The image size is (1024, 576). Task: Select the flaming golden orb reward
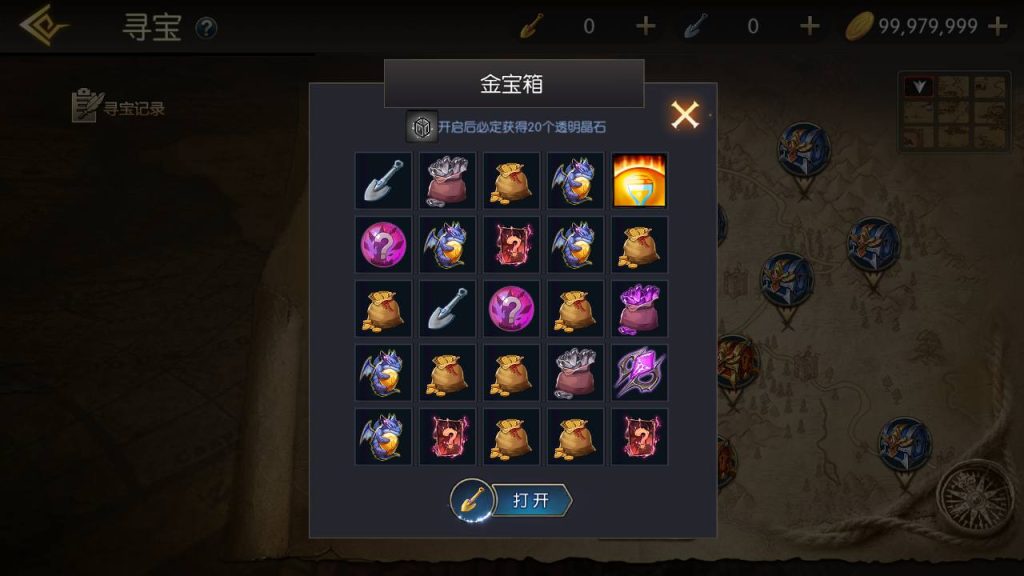[x=639, y=180]
